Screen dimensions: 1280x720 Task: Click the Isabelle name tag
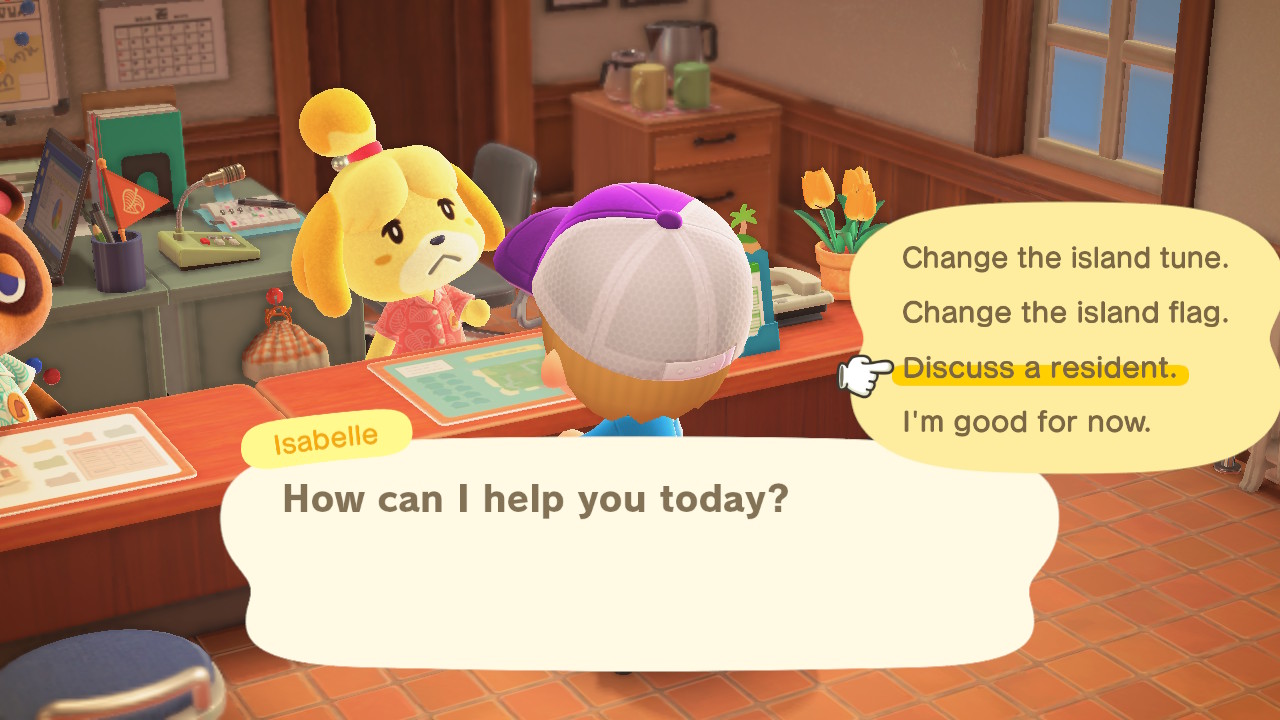pyautogui.click(x=325, y=435)
